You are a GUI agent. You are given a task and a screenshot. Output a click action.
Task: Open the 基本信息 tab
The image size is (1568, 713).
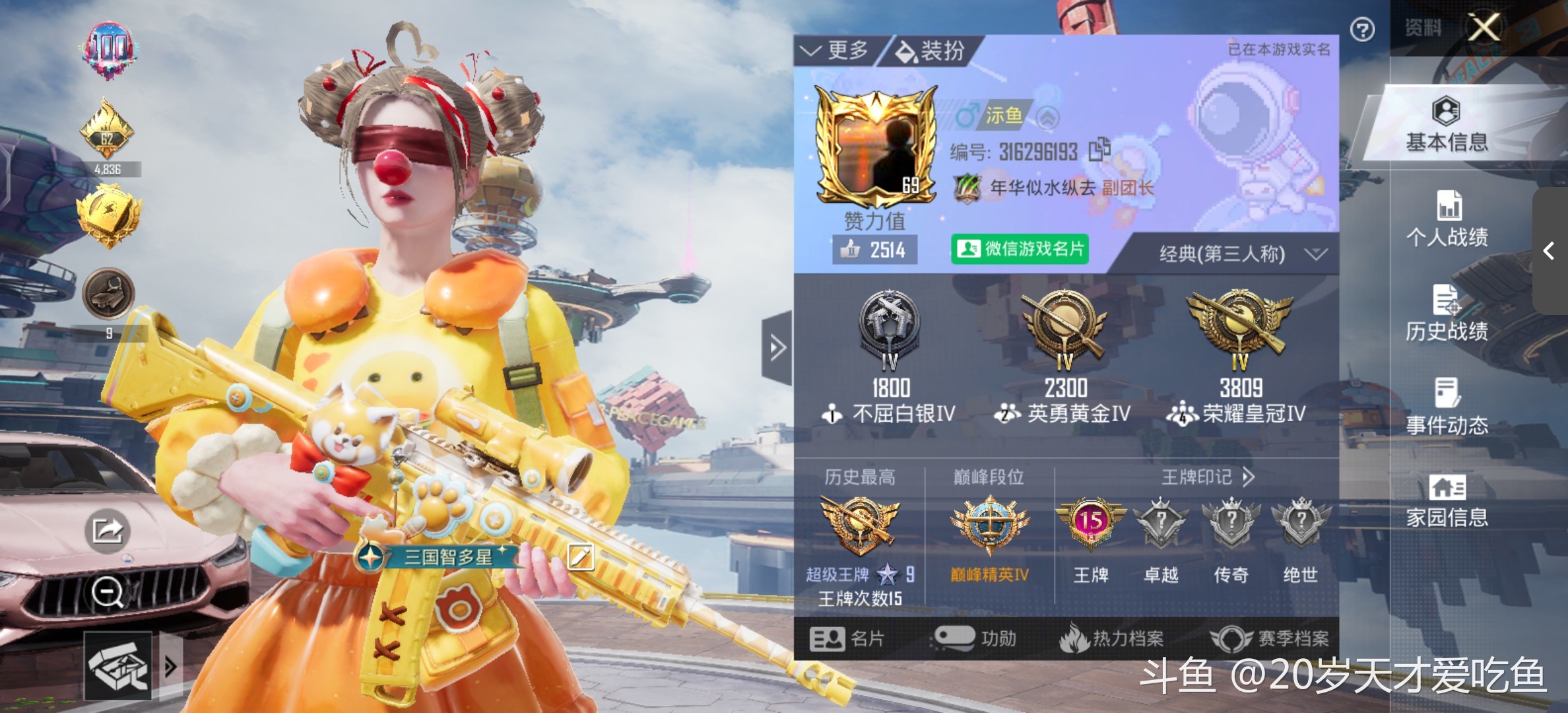pyautogui.click(x=1447, y=125)
